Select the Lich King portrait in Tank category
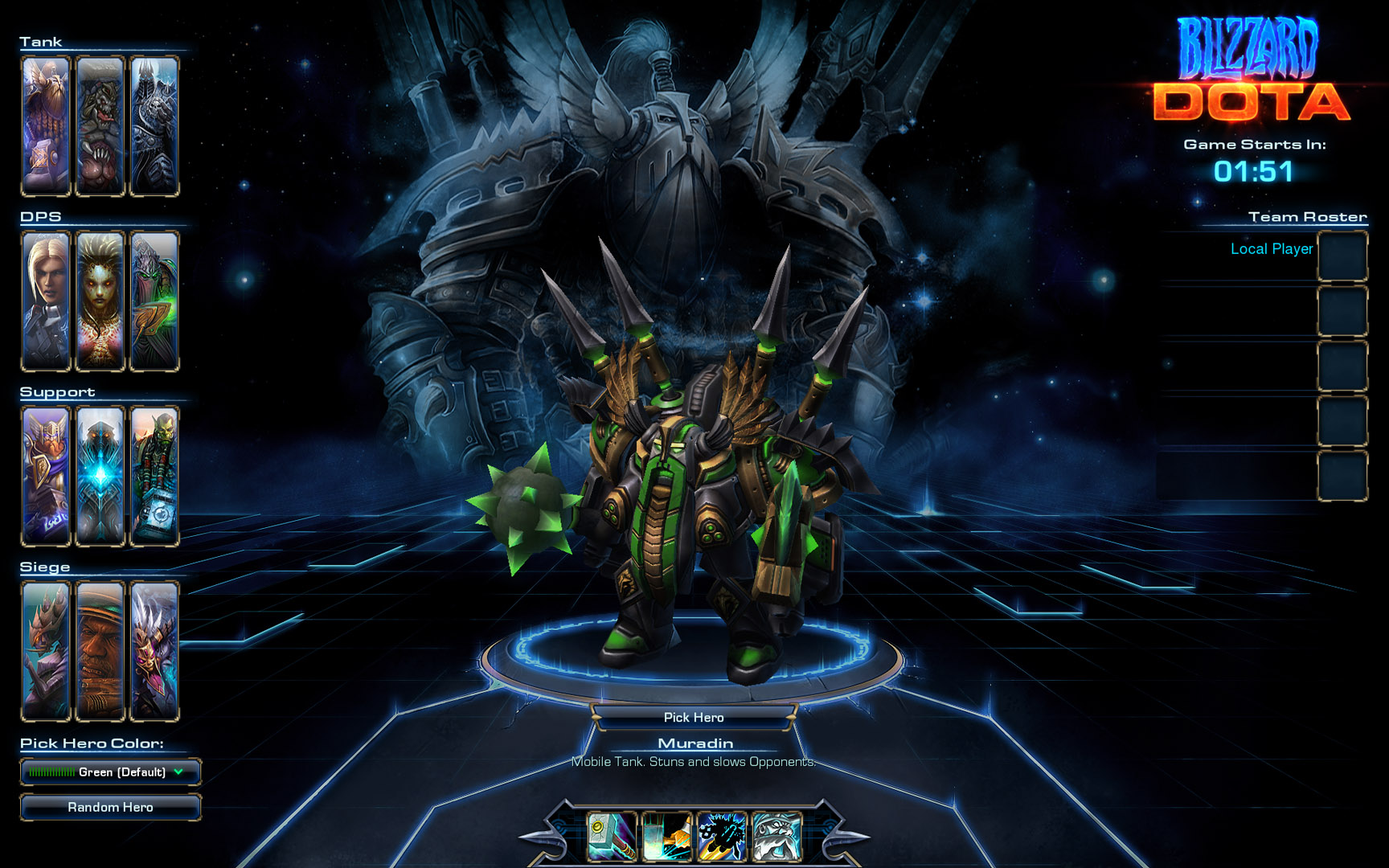Screen dimensions: 1389x868 tap(154, 123)
